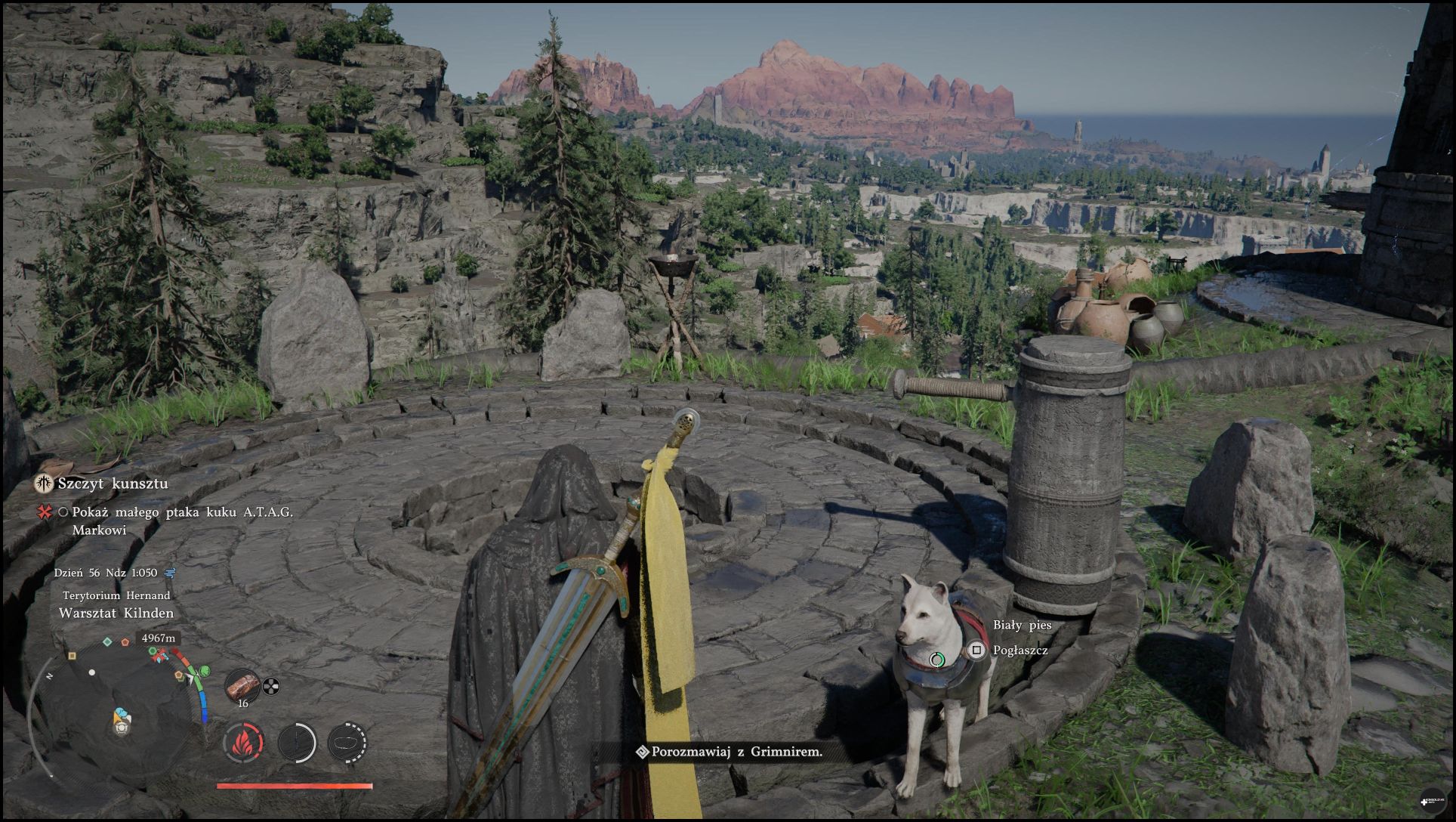Click the yellow square marker on the minimap
The image size is (1456, 822).
[72, 656]
